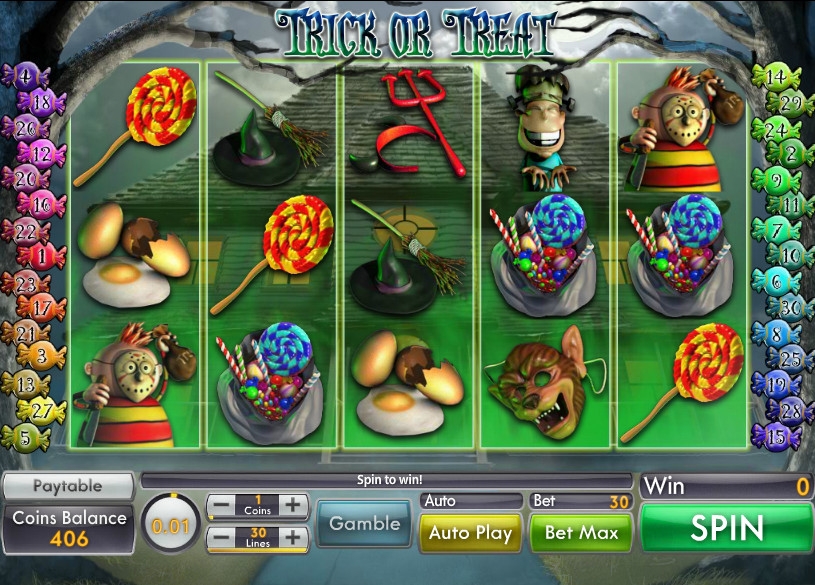Select payline 9 candy marker
The image size is (815, 585).
(x=773, y=180)
